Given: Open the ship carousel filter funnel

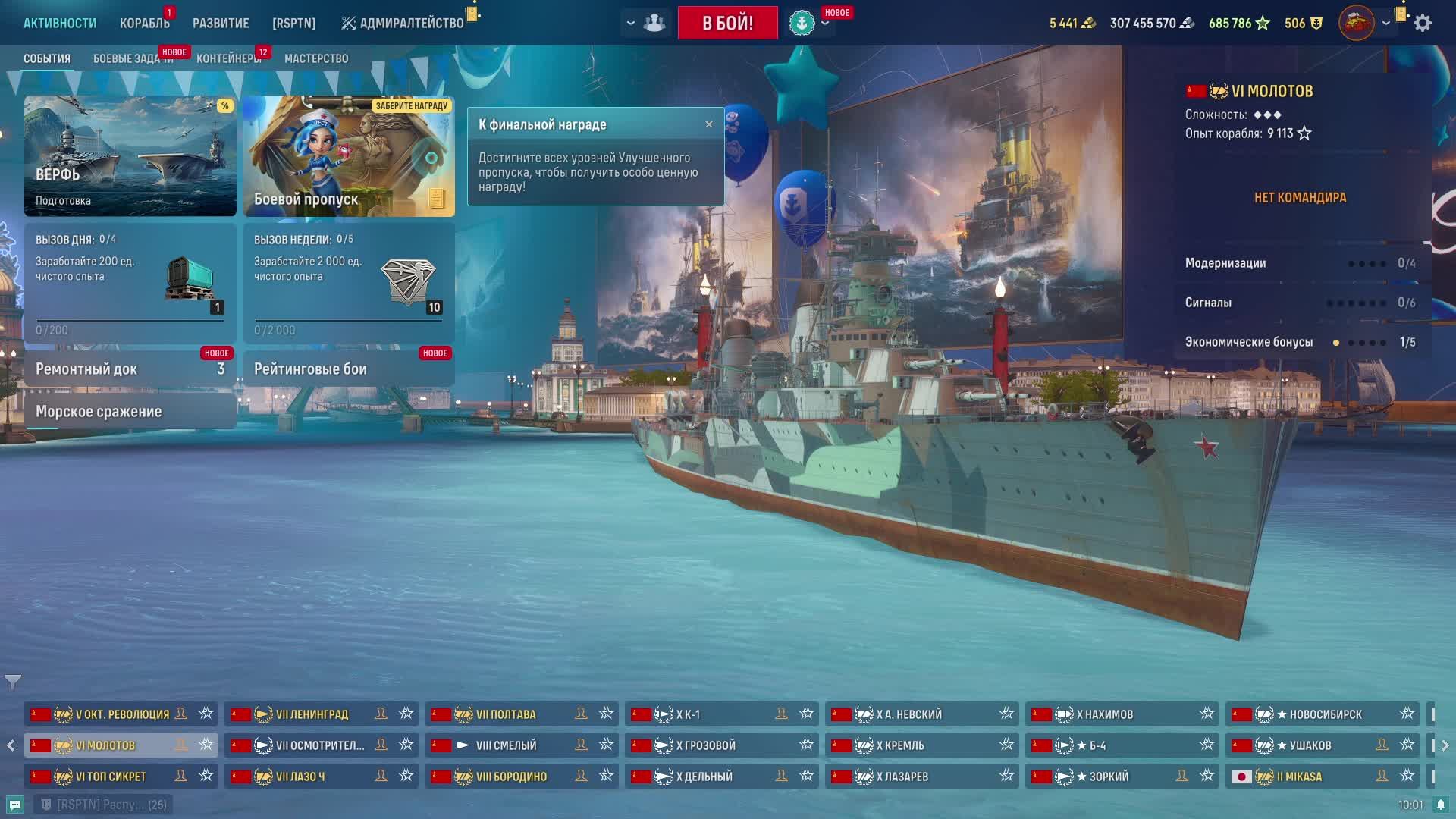Looking at the screenshot, I should click(13, 682).
